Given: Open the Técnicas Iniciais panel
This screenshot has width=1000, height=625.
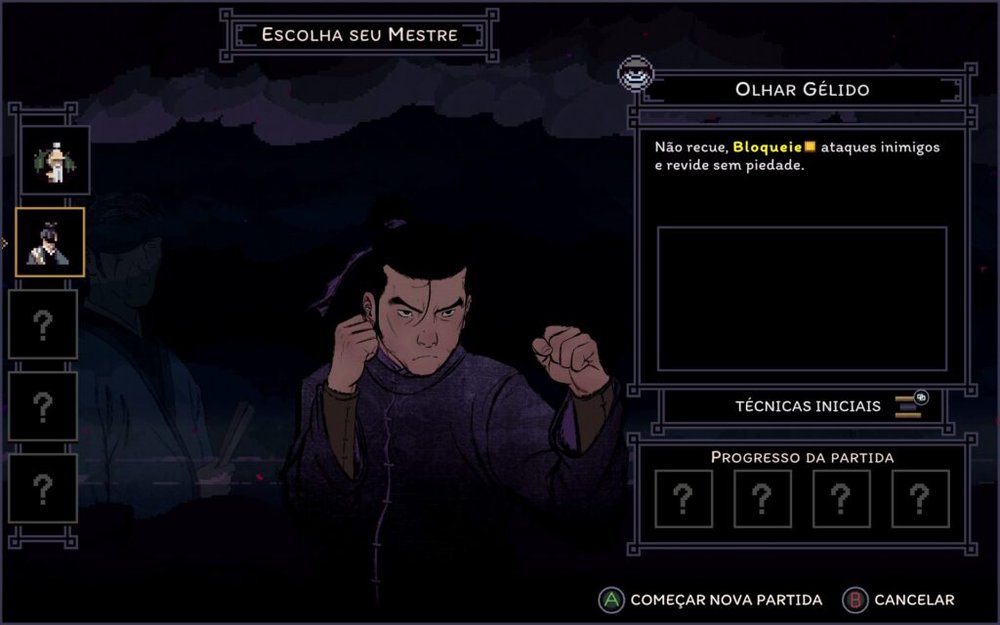Looking at the screenshot, I should [807, 406].
